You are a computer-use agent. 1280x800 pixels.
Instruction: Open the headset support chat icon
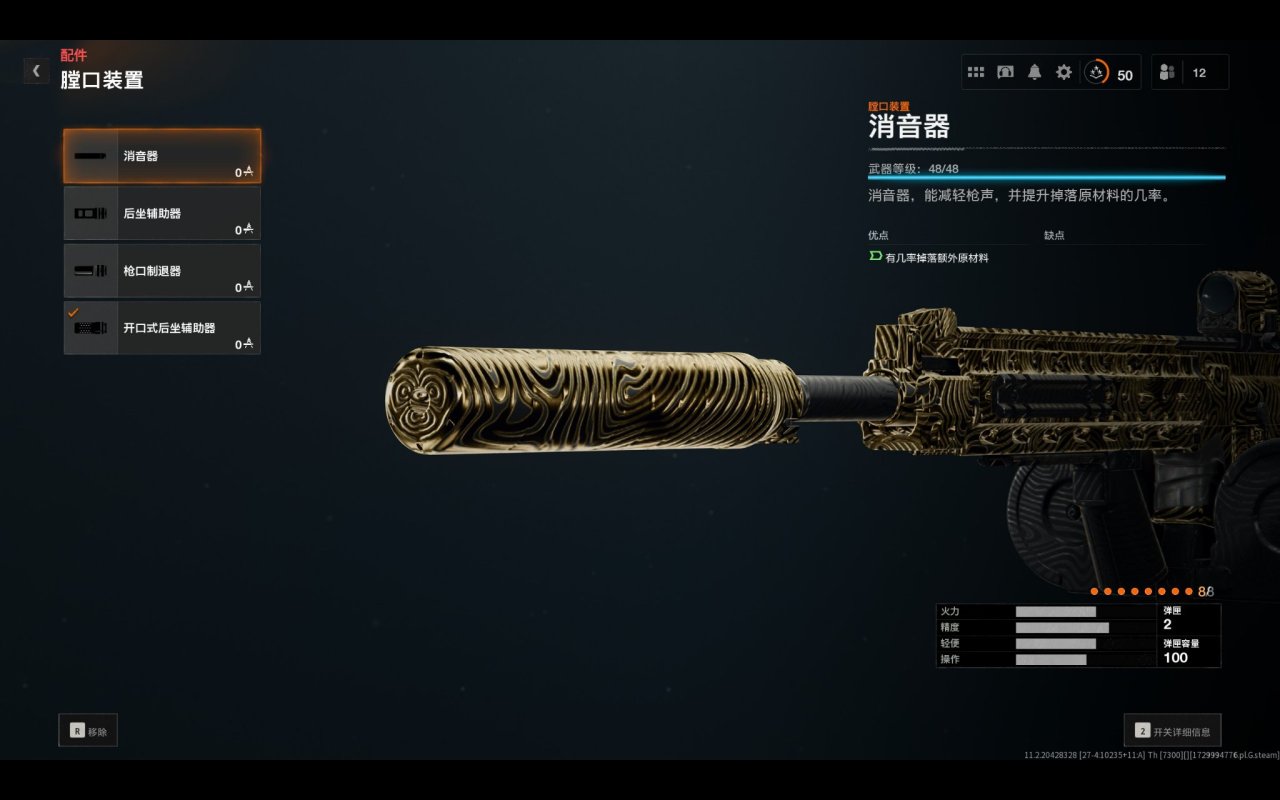point(1005,72)
